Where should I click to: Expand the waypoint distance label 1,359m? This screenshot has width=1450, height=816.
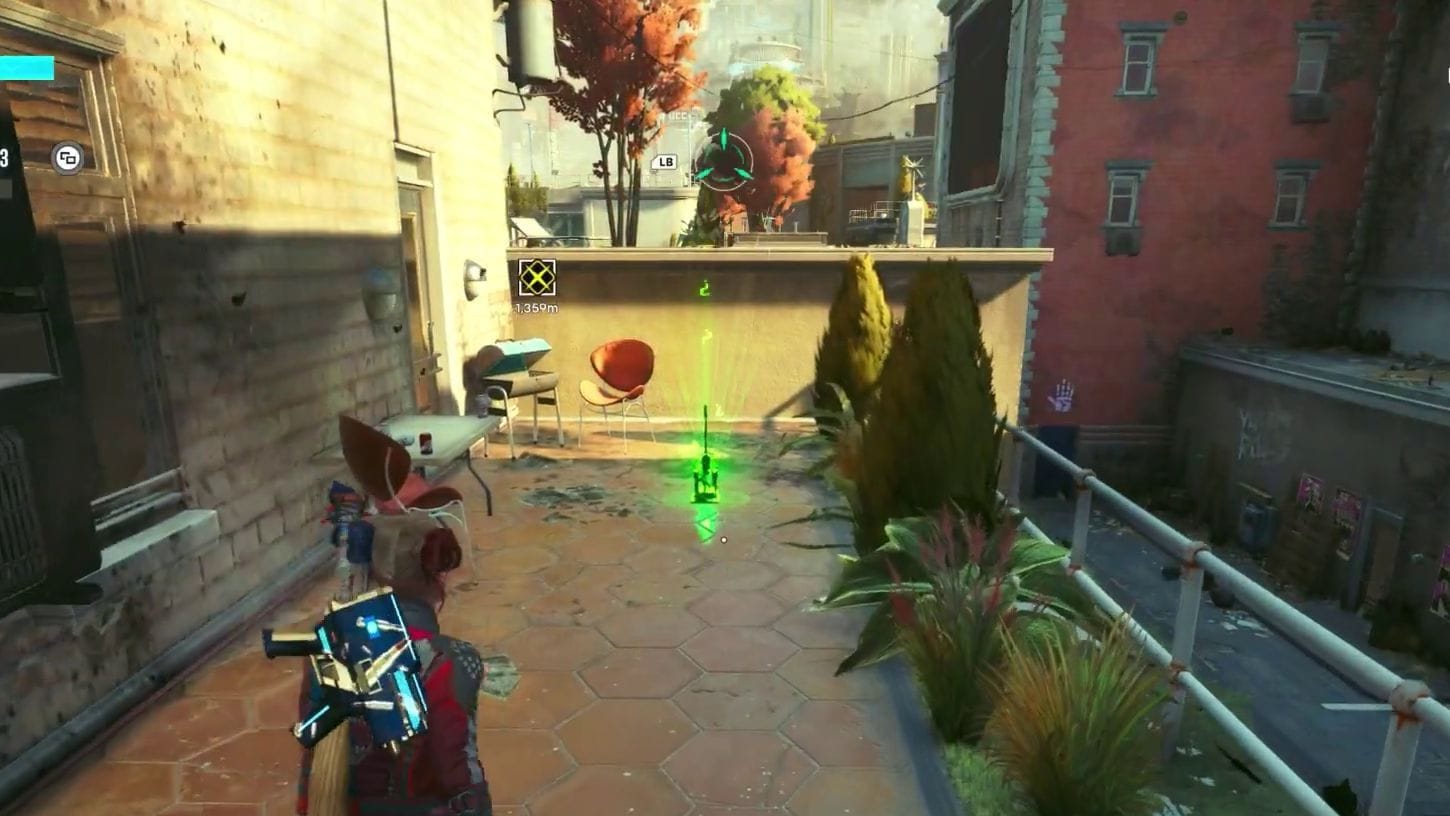[537, 308]
